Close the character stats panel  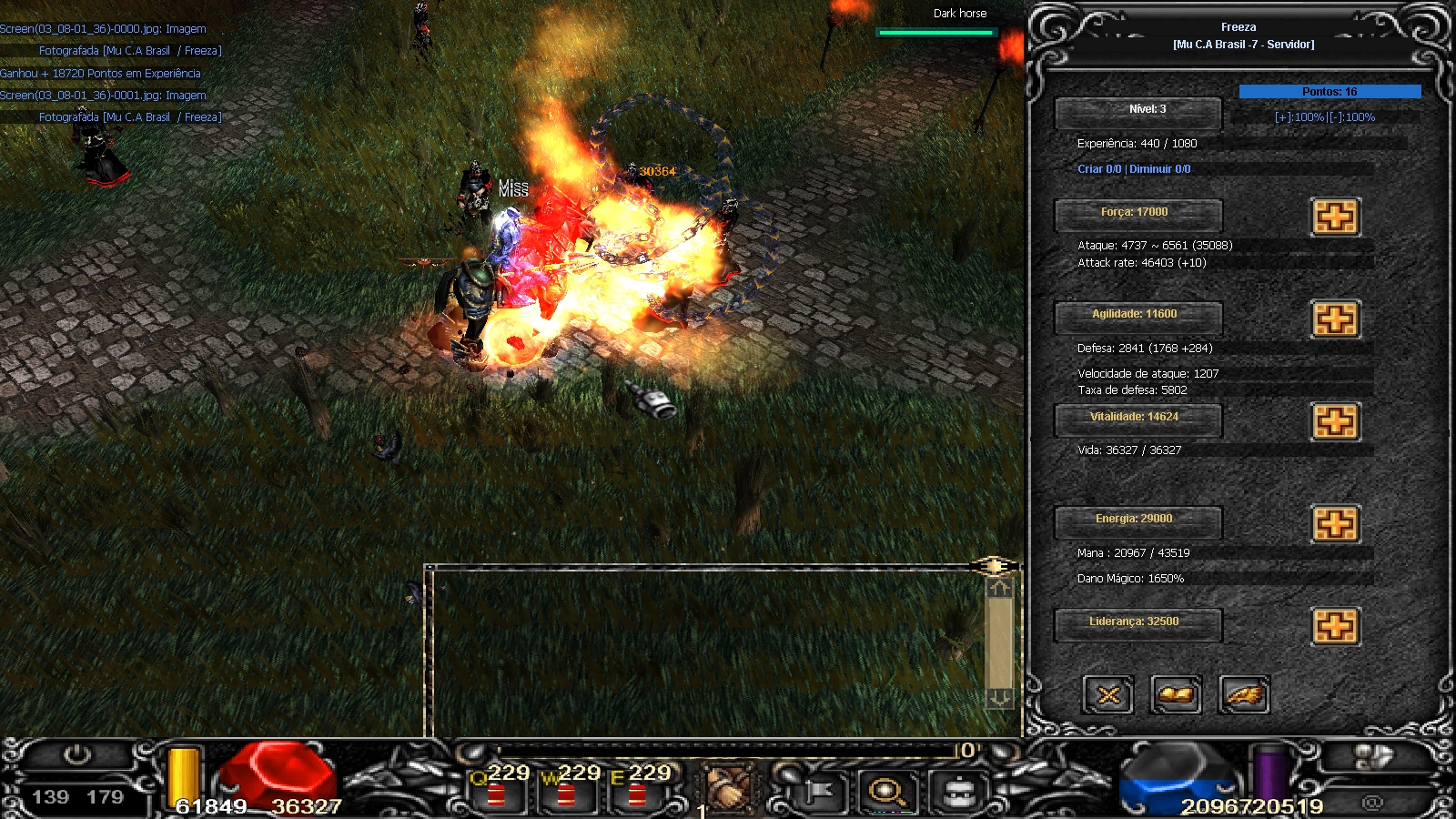[x=1107, y=696]
